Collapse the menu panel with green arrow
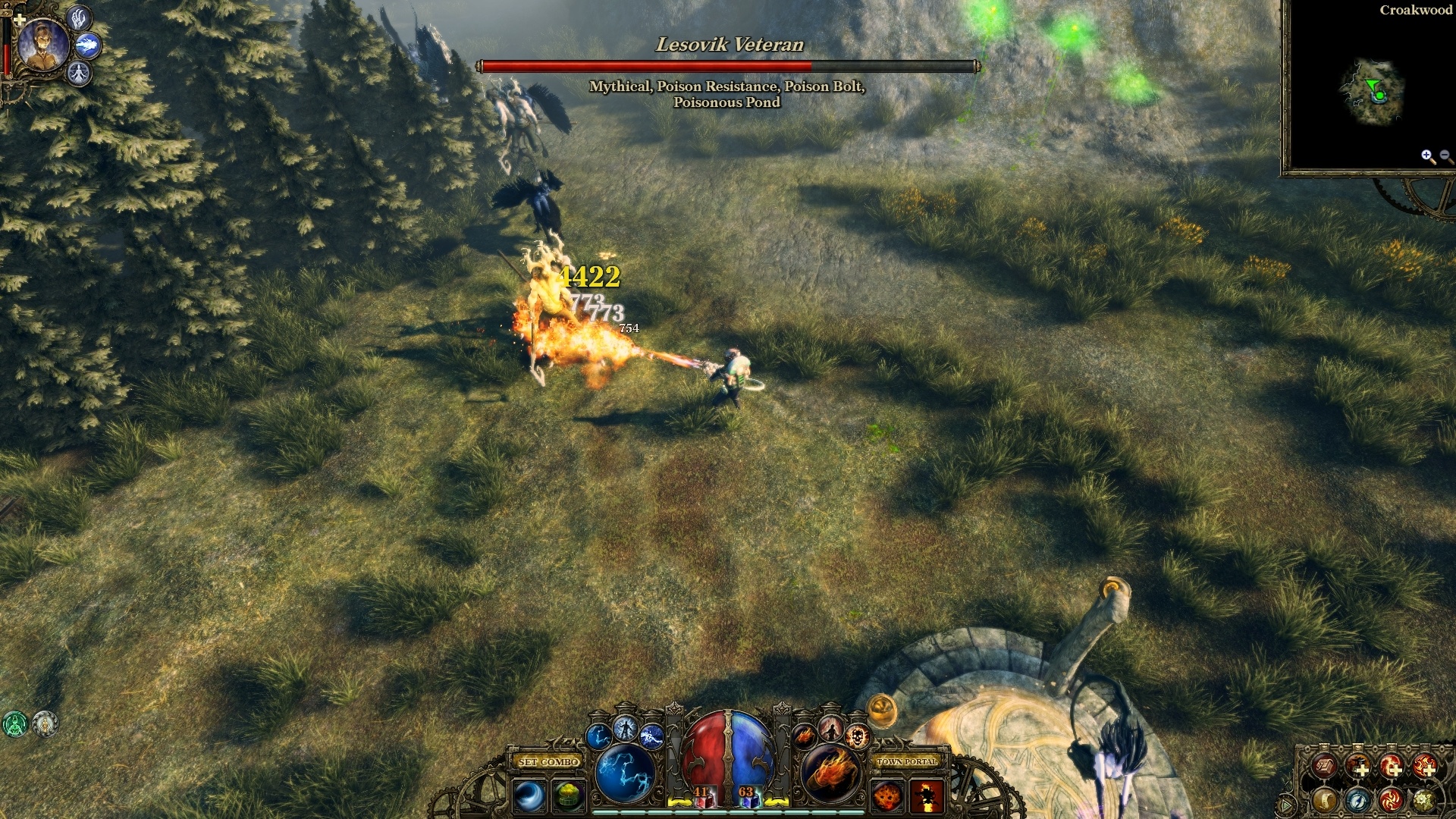 tap(1286, 804)
